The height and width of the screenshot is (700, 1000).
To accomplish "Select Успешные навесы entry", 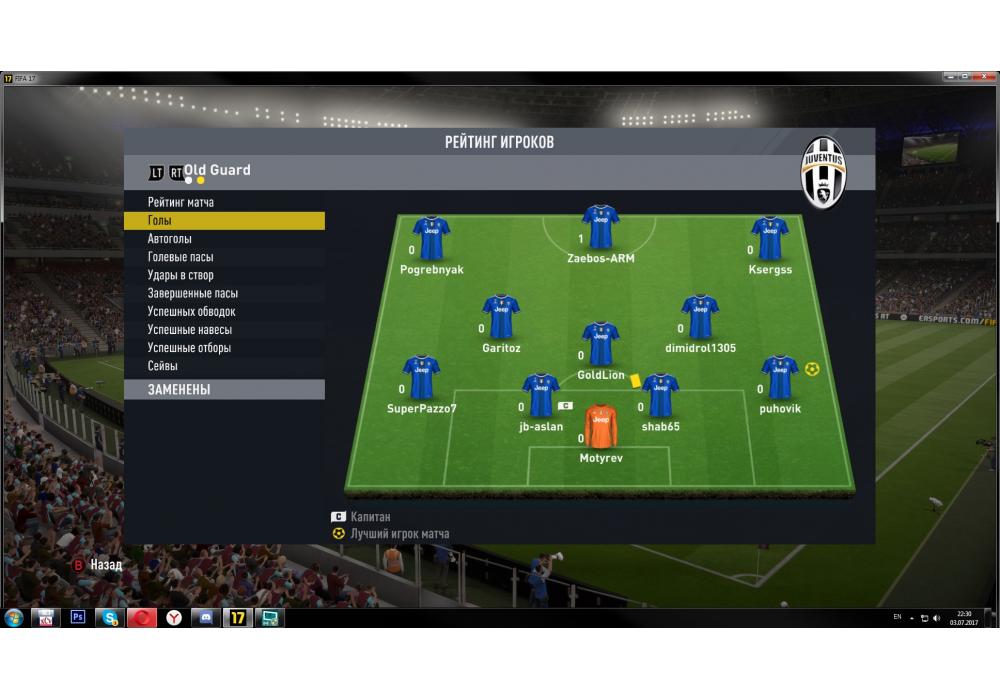I will (x=189, y=330).
